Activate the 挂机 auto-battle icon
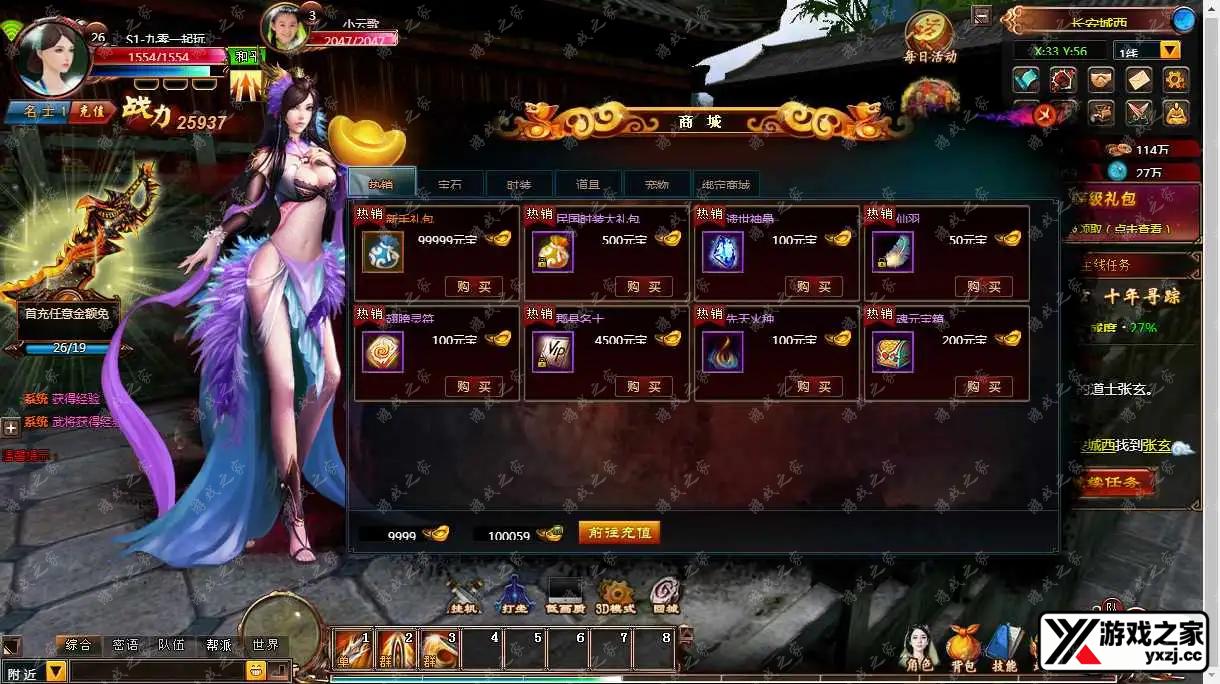Viewport: 1220px width, 684px height. point(464,594)
